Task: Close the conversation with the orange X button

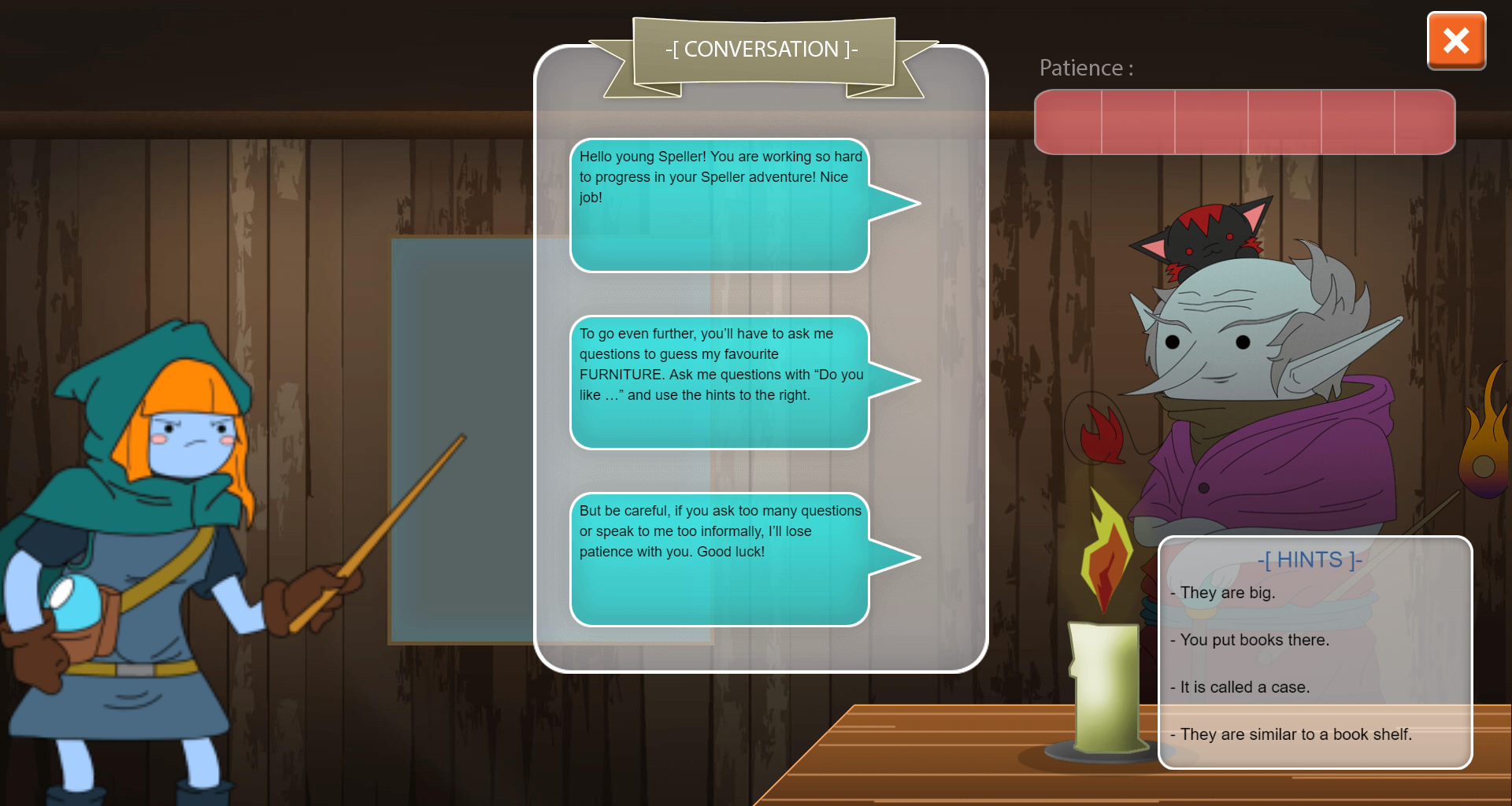Action: coord(1456,41)
